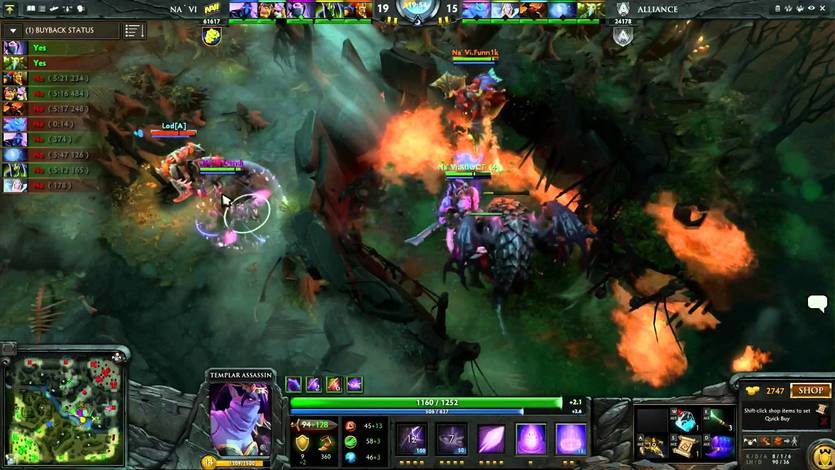The width and height of the screenshot is (835, 470).
Task: Activate the Psionic Trap ability
Action: coord(531,438)
